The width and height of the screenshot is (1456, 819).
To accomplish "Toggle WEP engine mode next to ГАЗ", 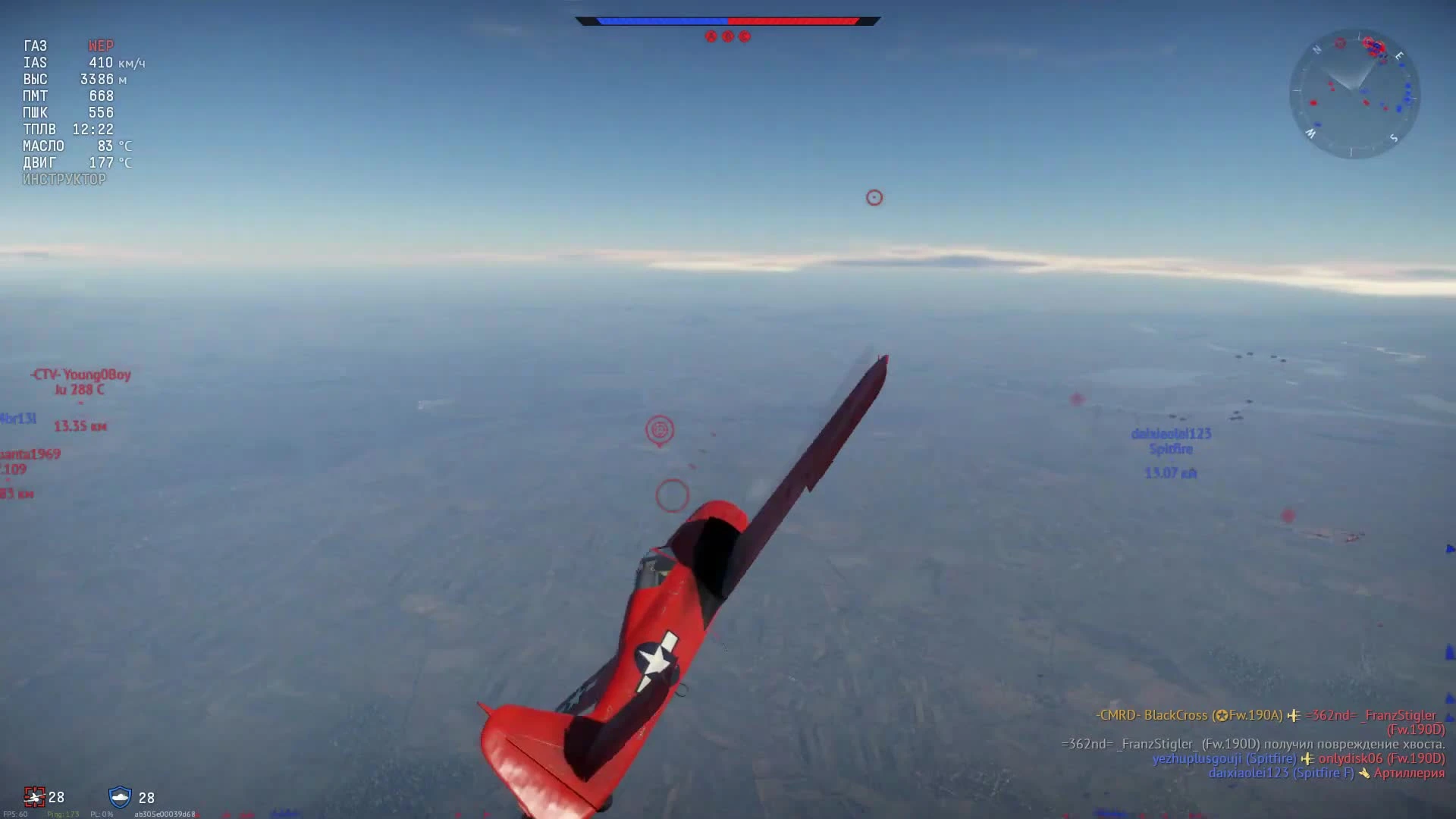I will [101, 45].
